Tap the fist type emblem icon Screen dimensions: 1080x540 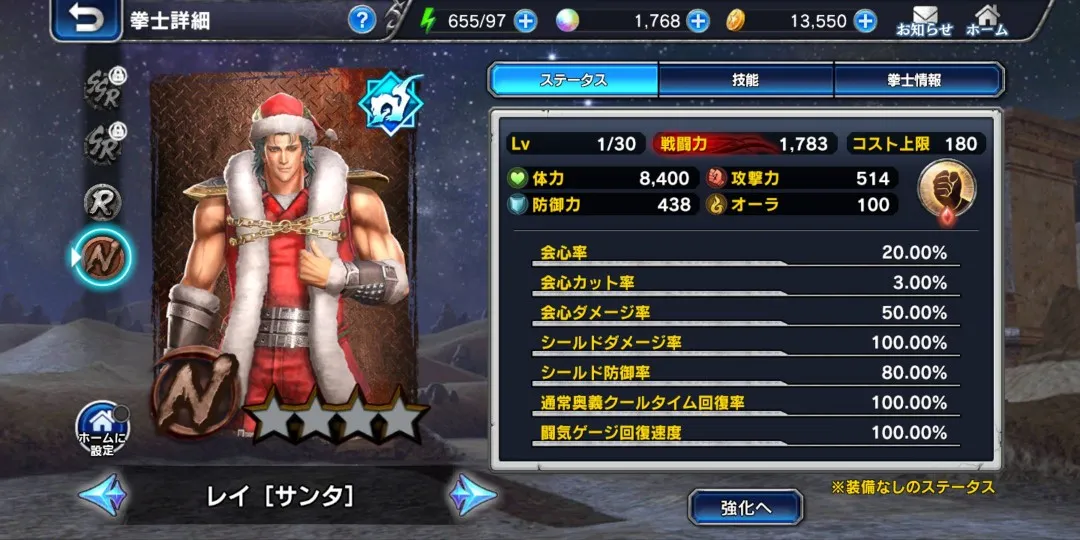[x=944, y=190]
